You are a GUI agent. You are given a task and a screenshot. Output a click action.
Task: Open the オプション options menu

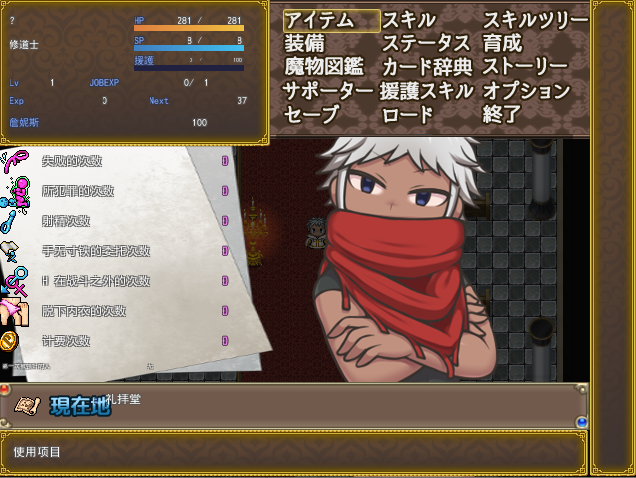click(526, 91)
